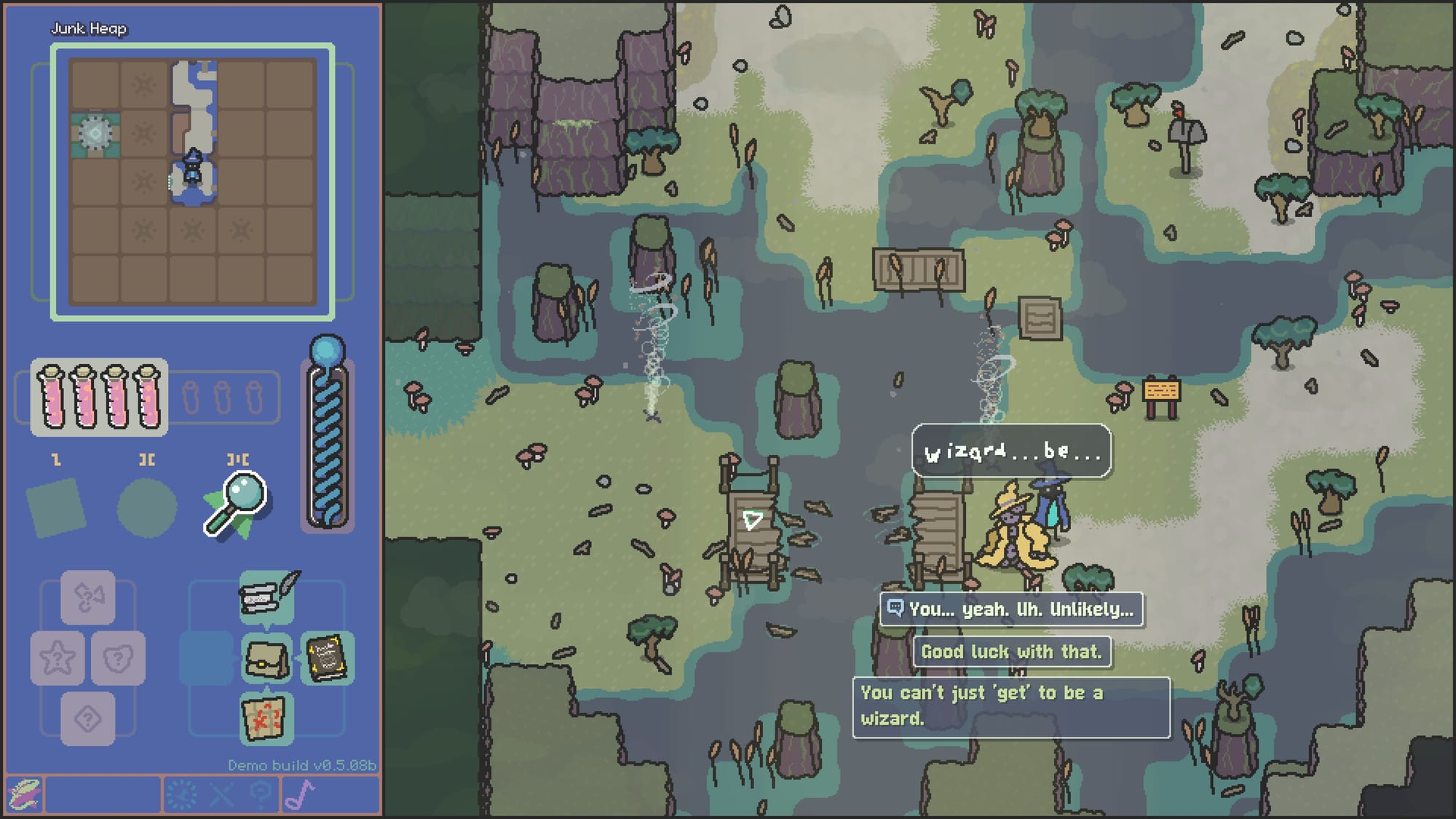Choose the reply "You... yeah. Uh. Unlikely..."
1456x819 pixels.
click(x=1011, y=609)
